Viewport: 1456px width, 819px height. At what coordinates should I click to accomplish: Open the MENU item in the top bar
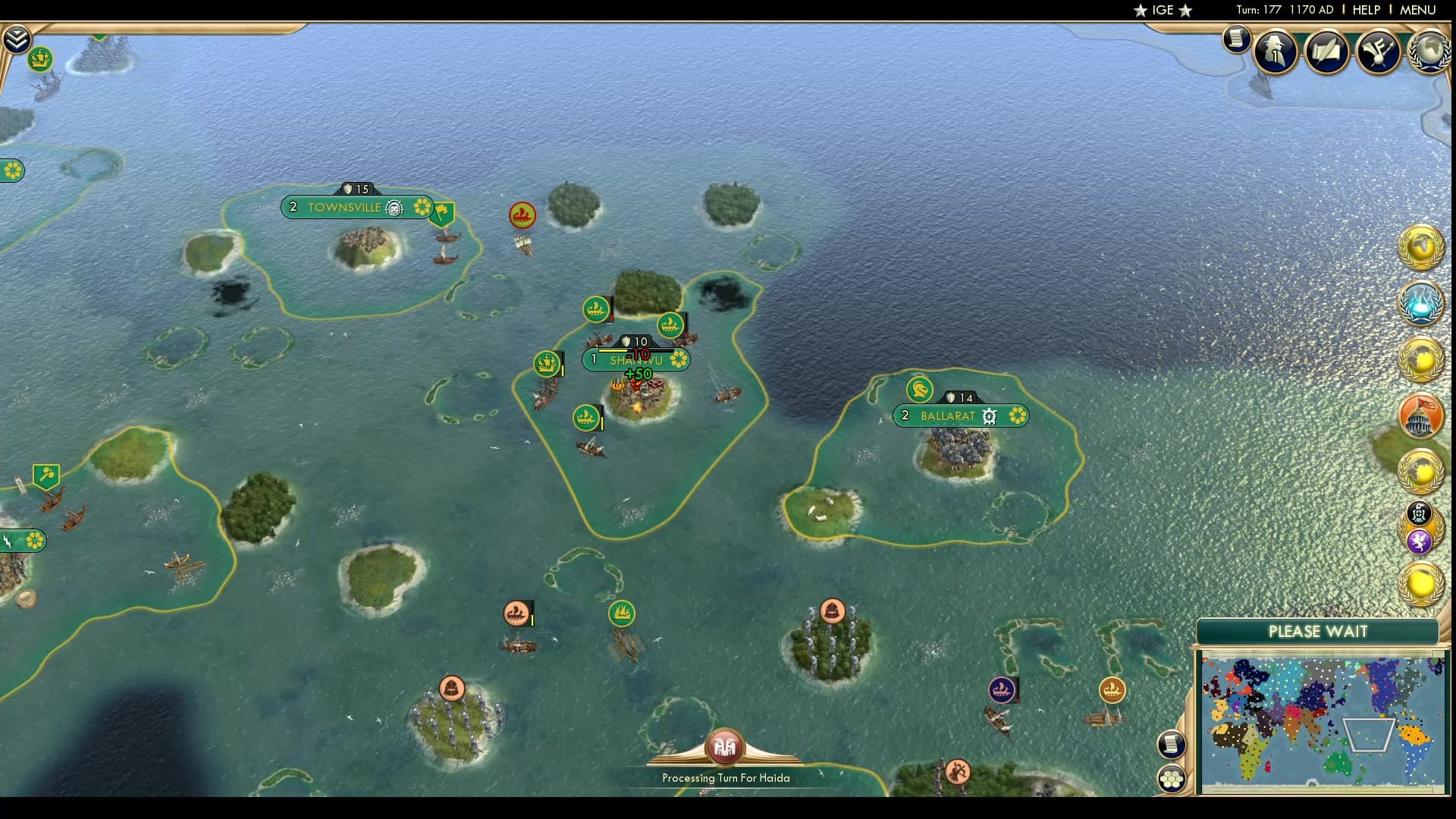tap(1417, 10)
